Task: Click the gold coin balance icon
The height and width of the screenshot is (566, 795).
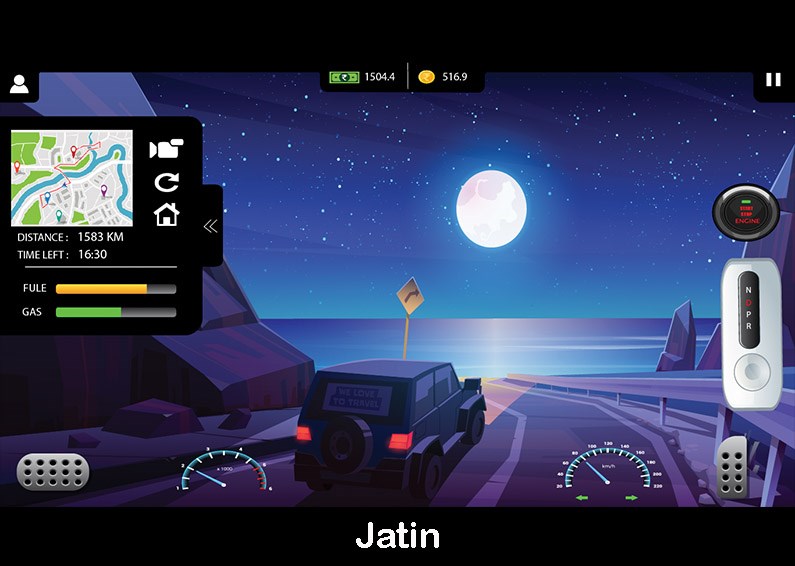Action: coord(426,77)
